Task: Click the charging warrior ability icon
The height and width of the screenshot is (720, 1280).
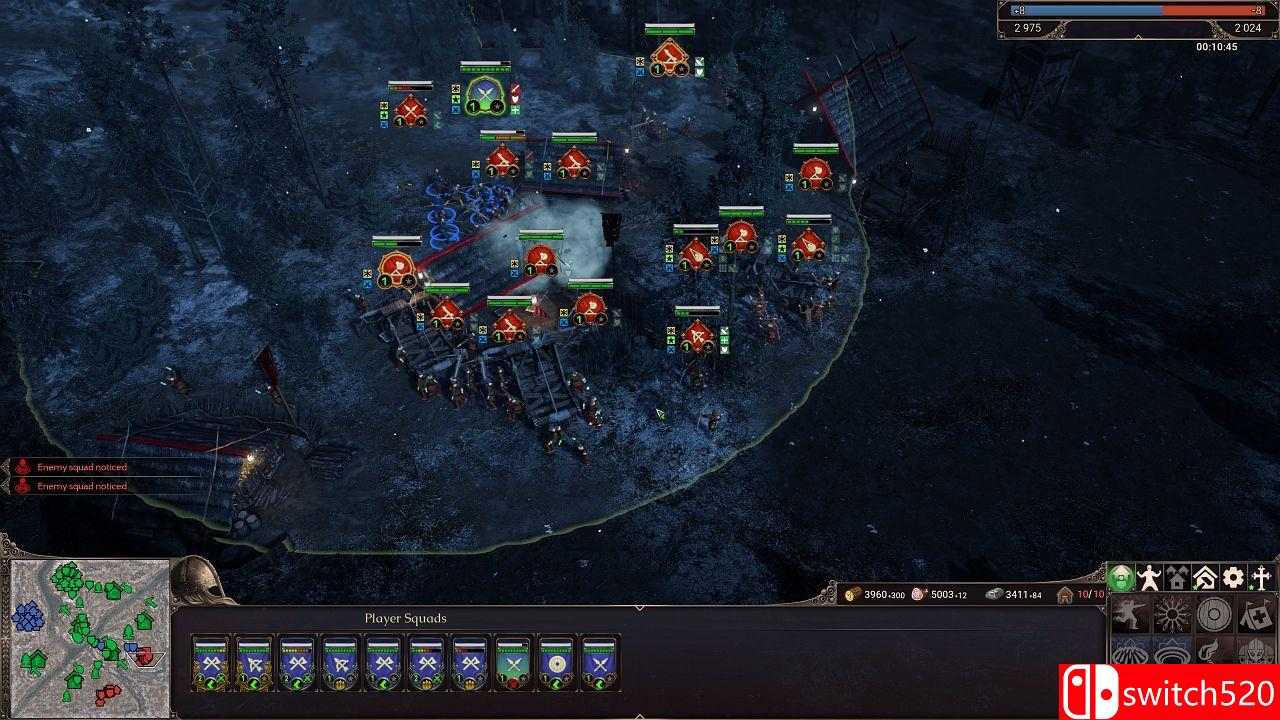Action: point(1131,613)
